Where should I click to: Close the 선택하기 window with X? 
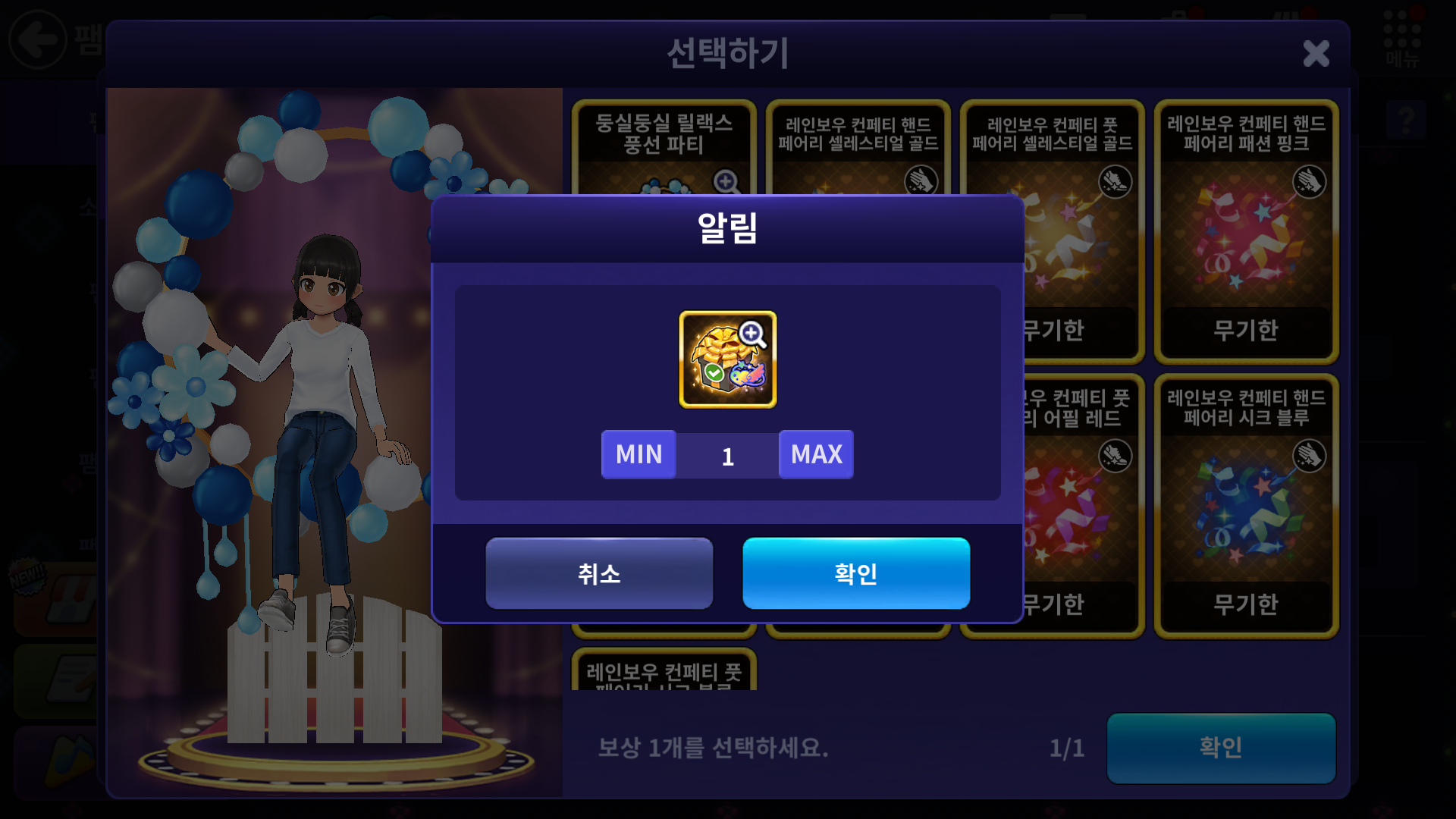1316,54
